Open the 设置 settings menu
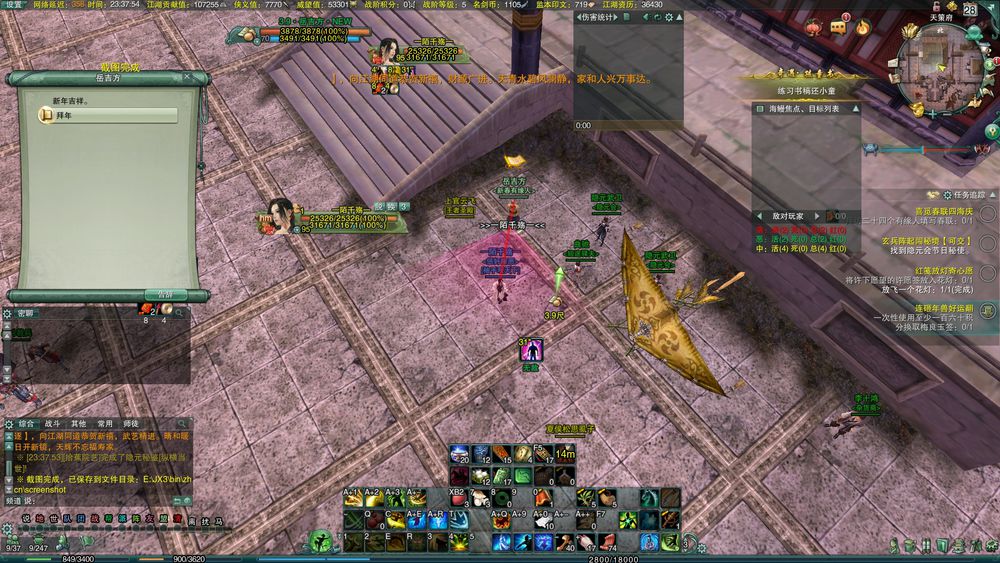 click(x=13, y=5)
